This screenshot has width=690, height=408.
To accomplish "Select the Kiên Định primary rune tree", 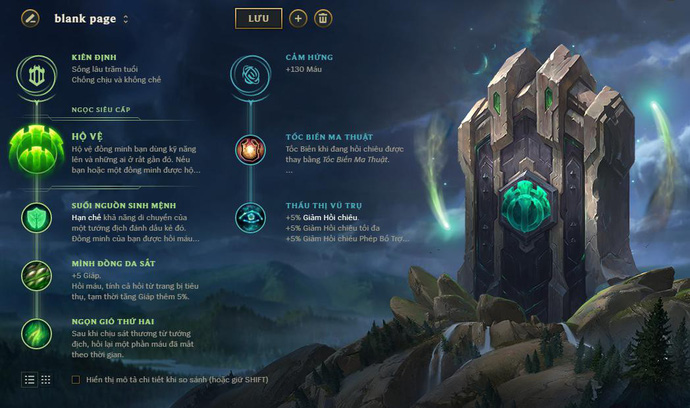I will 37,72.
